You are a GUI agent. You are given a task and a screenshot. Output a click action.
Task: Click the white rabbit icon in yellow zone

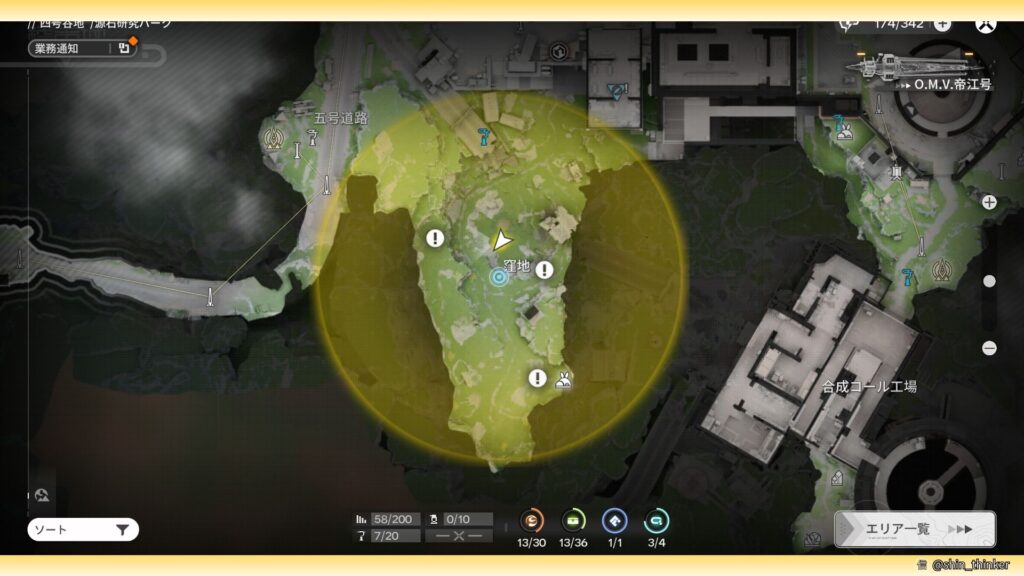click(563, 379)
